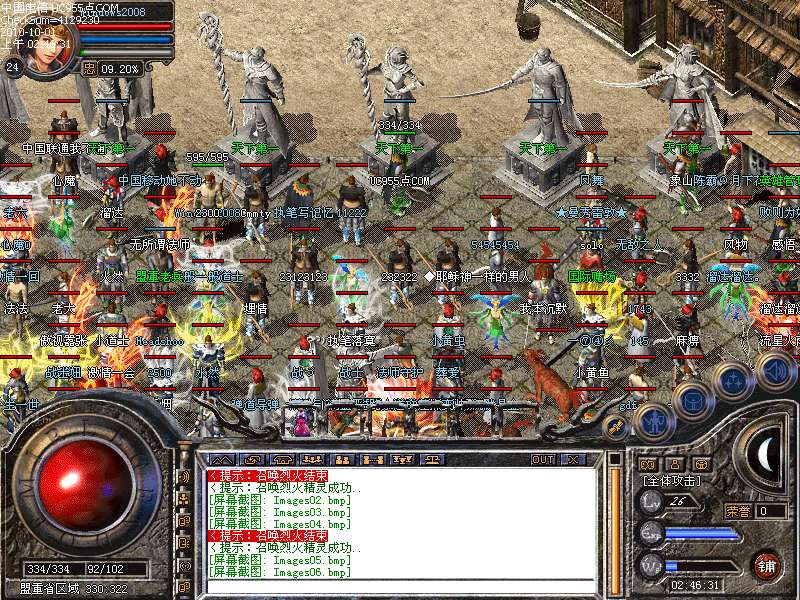Click the OUT button above chat
Image resolution: width=800 pixels, height=600 pixels.
543,460
